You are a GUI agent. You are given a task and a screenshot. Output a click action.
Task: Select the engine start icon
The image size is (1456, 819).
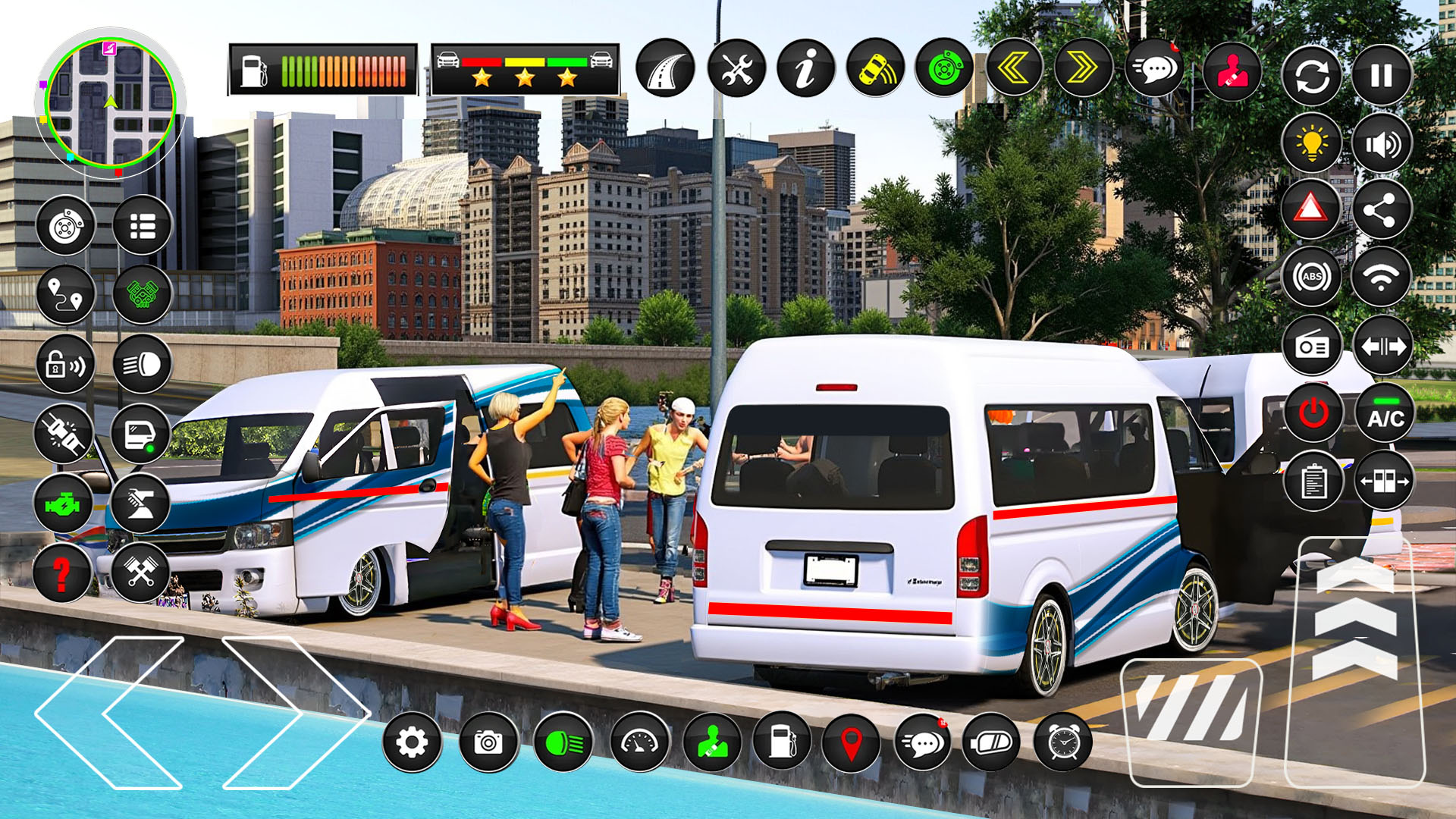[1312, 411]
